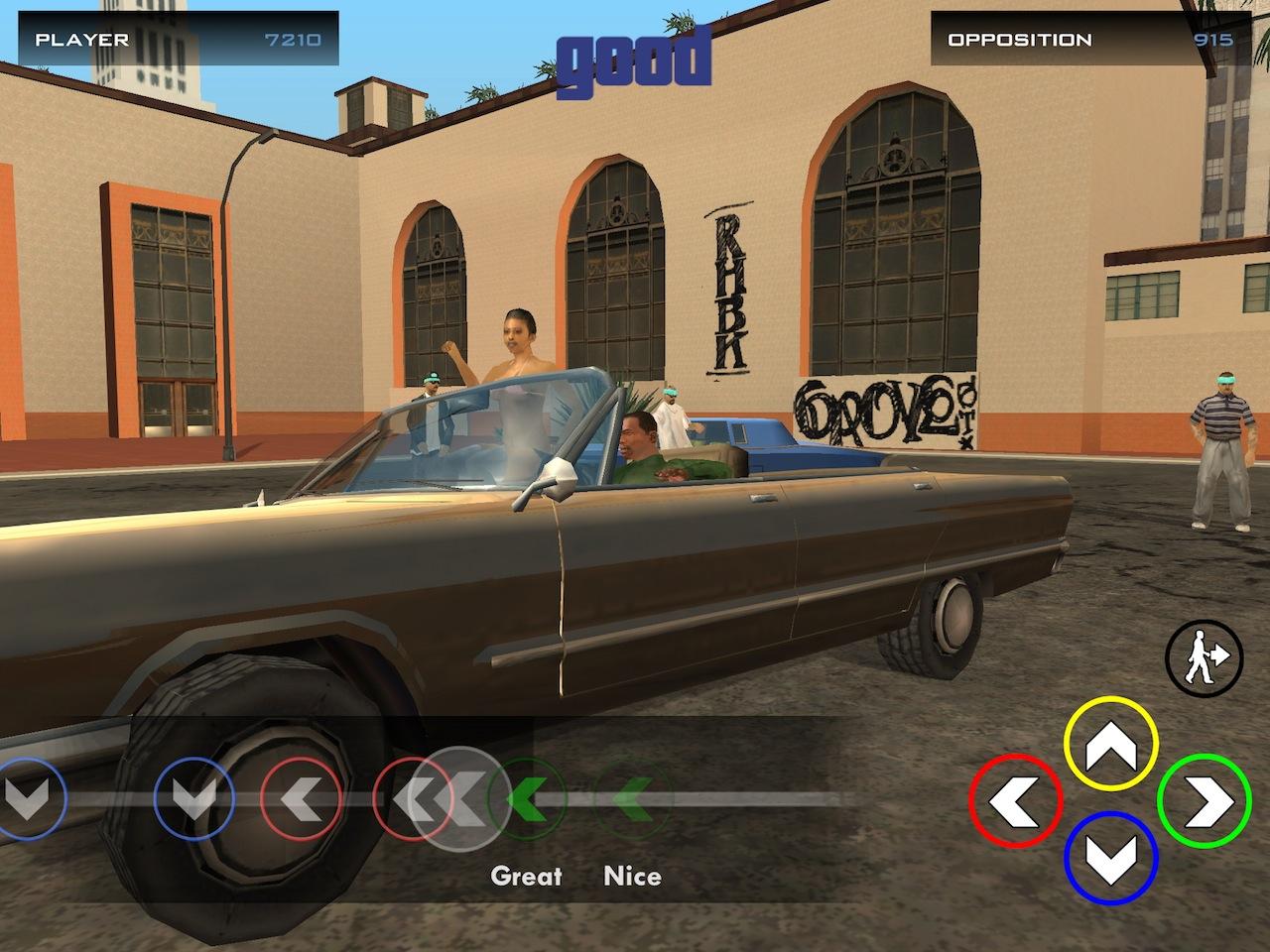Tap the blue down arrow button
The image size is (1270, 952).
[1110, 859]
